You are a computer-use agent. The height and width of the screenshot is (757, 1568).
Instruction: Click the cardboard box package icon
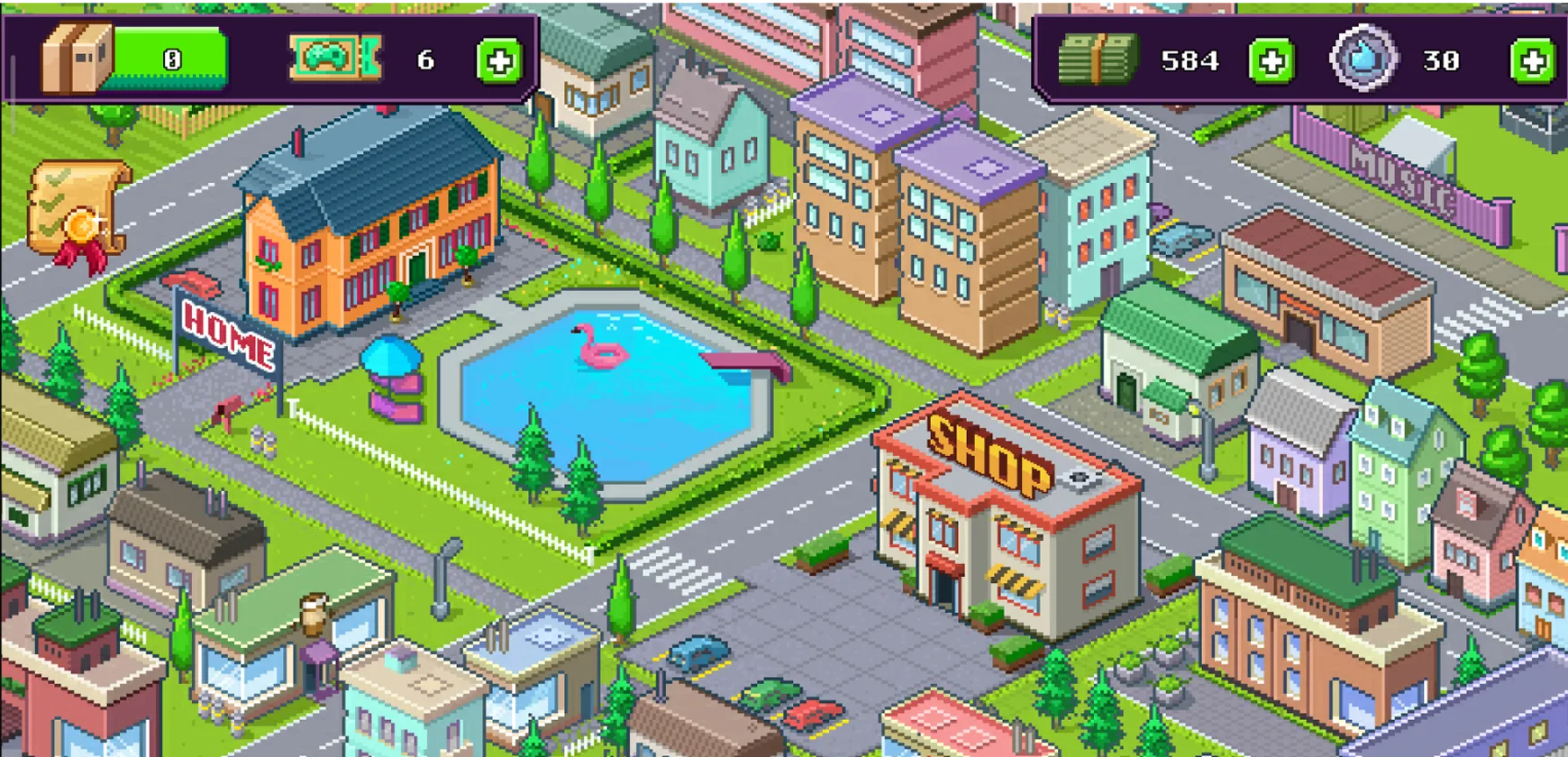(77, 59)
